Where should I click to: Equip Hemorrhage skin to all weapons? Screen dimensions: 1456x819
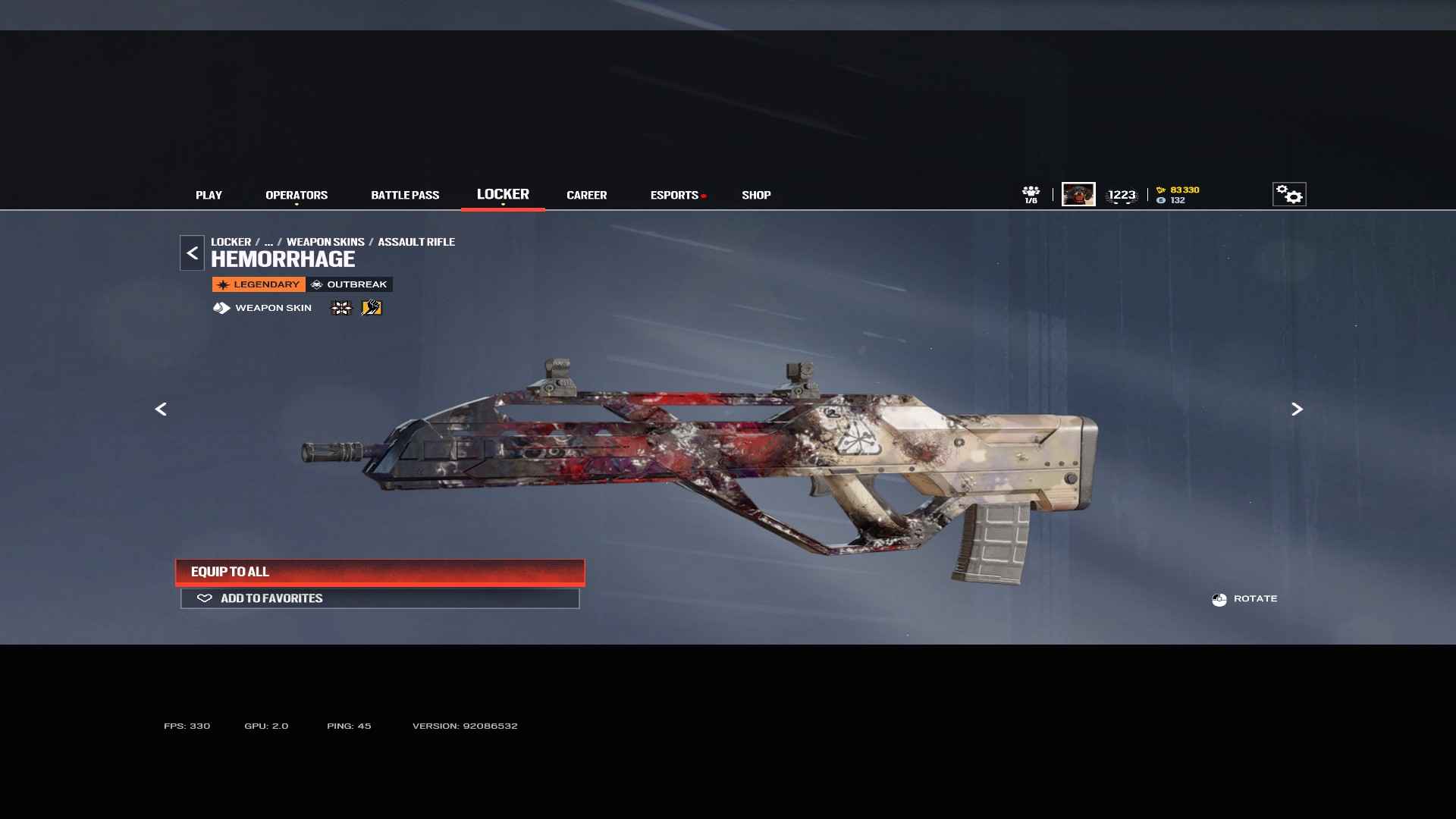tap(380, 572)
